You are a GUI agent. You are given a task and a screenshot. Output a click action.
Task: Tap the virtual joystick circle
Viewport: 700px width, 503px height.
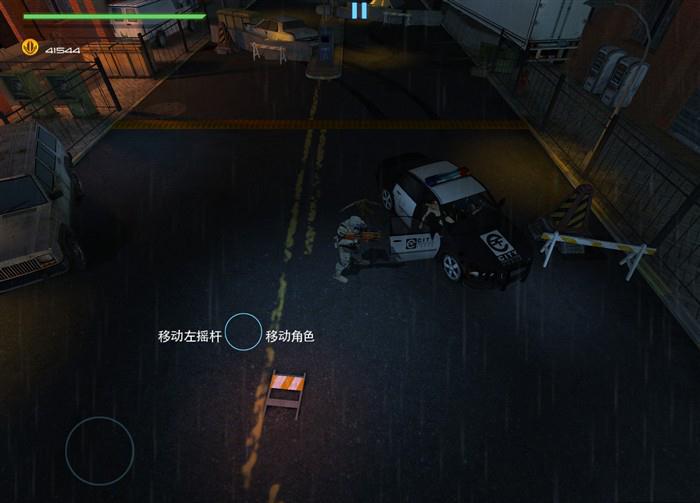tap(100, 451)
